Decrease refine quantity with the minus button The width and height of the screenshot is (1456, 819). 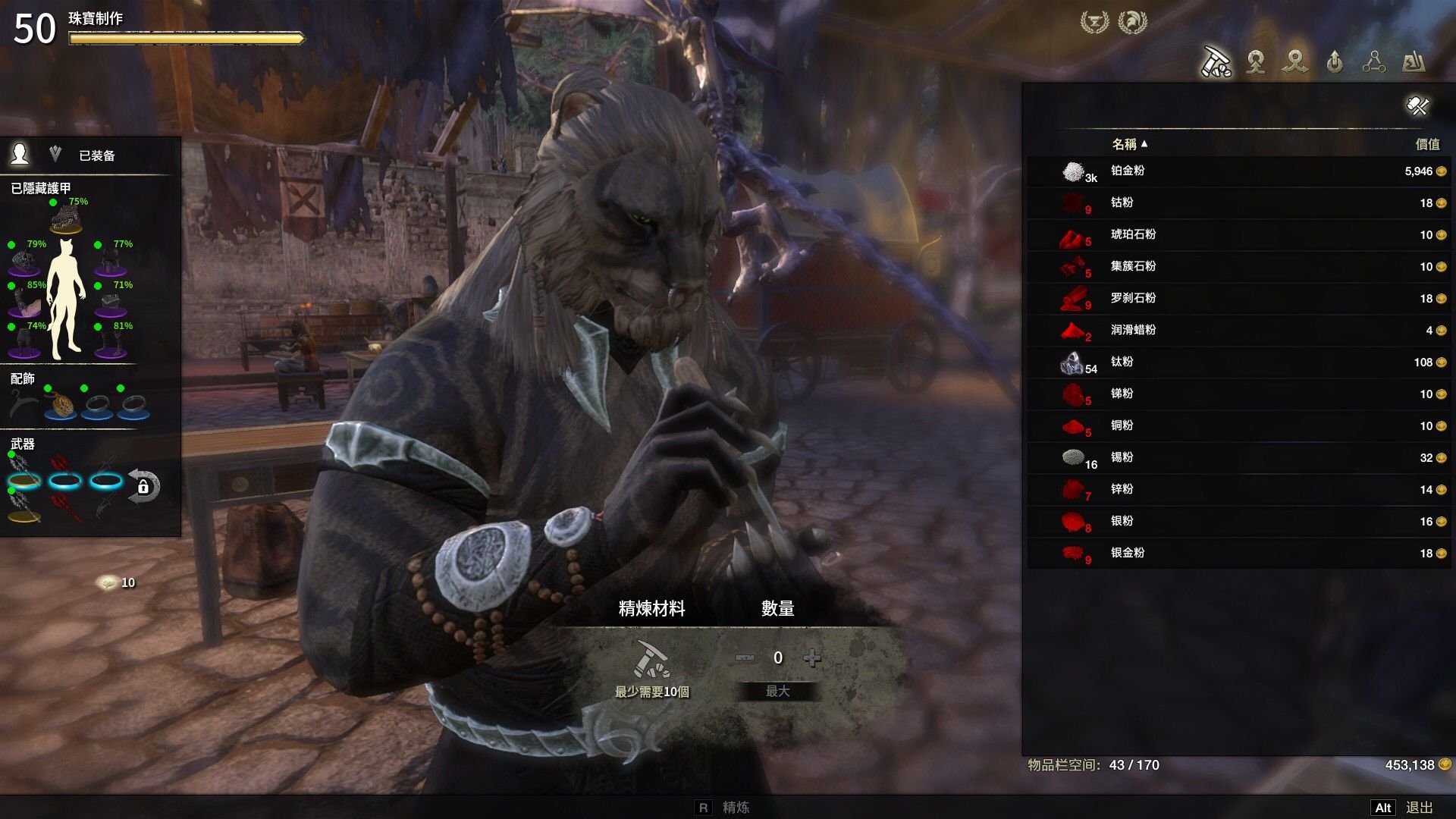click(745, 658)
